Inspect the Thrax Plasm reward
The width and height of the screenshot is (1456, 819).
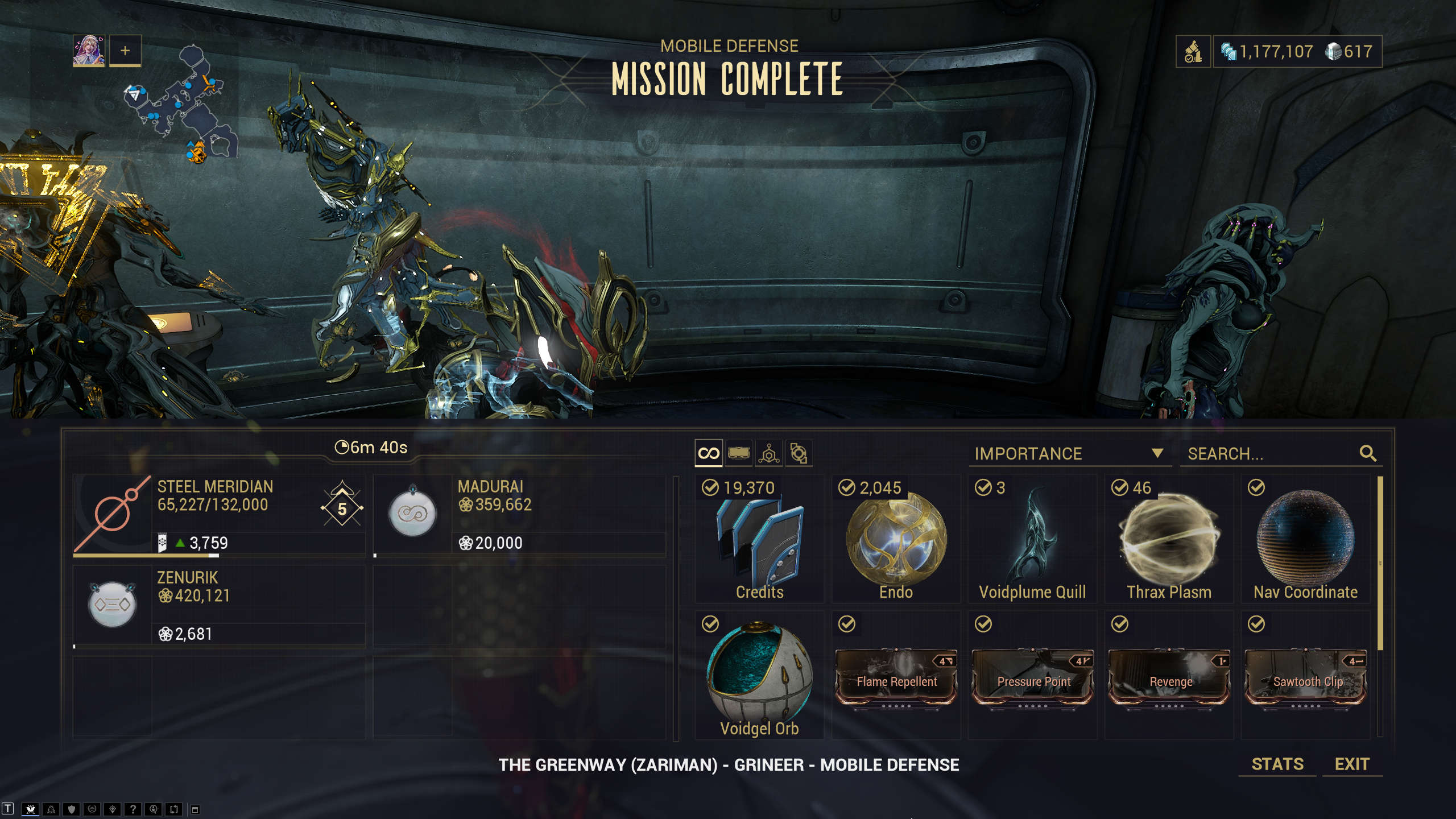tap(1169, 539)
